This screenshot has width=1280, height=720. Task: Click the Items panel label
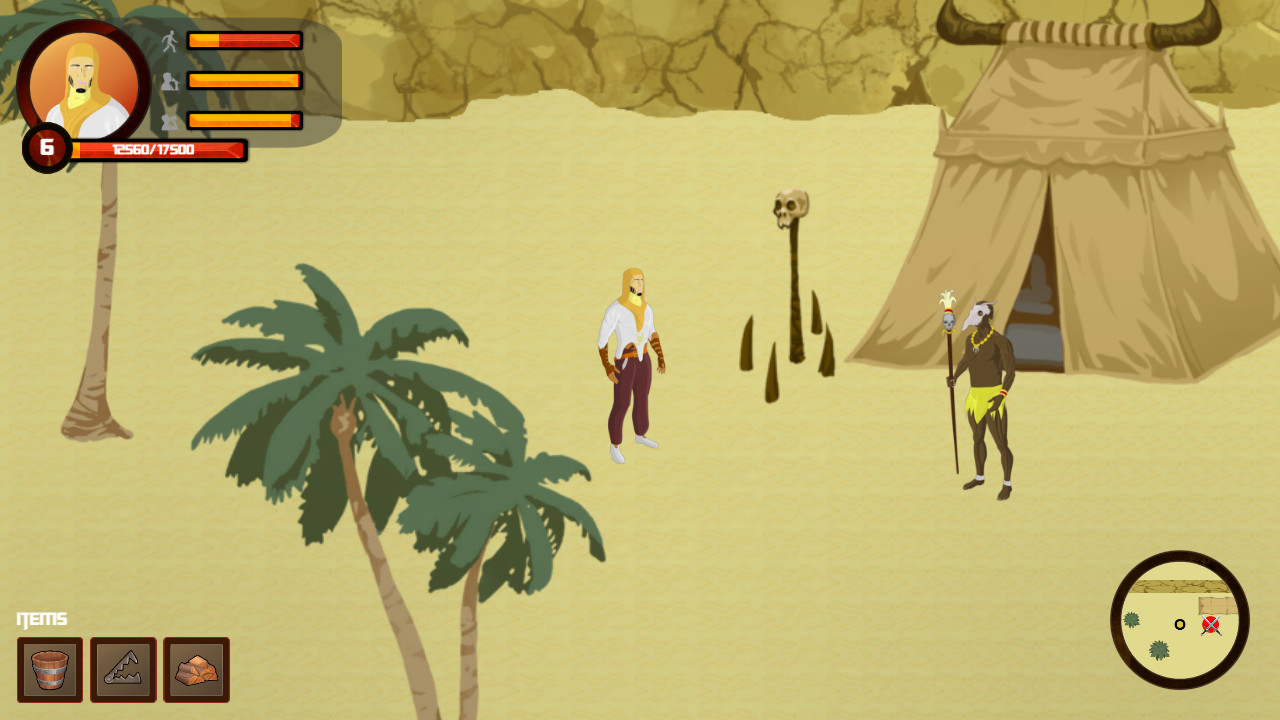[41, 618]
